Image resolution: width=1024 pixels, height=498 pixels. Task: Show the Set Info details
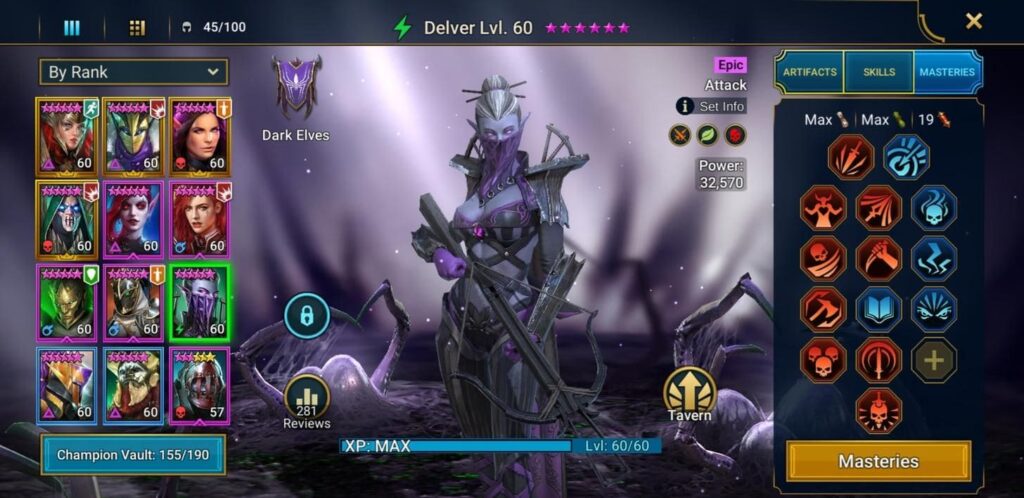[x=711, y=106]
